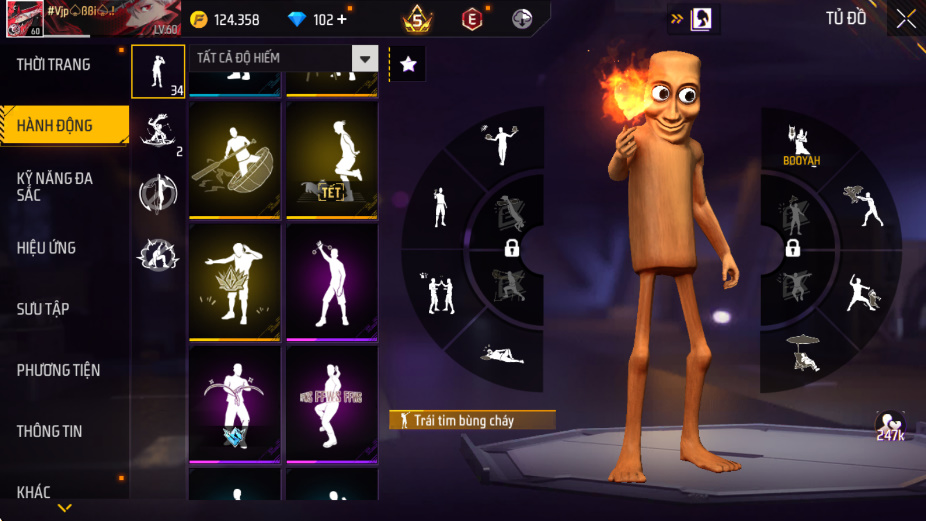Toggle the star favorites filter
The width and height of the screenshot is (926, 521).
(x=408, y=64)
